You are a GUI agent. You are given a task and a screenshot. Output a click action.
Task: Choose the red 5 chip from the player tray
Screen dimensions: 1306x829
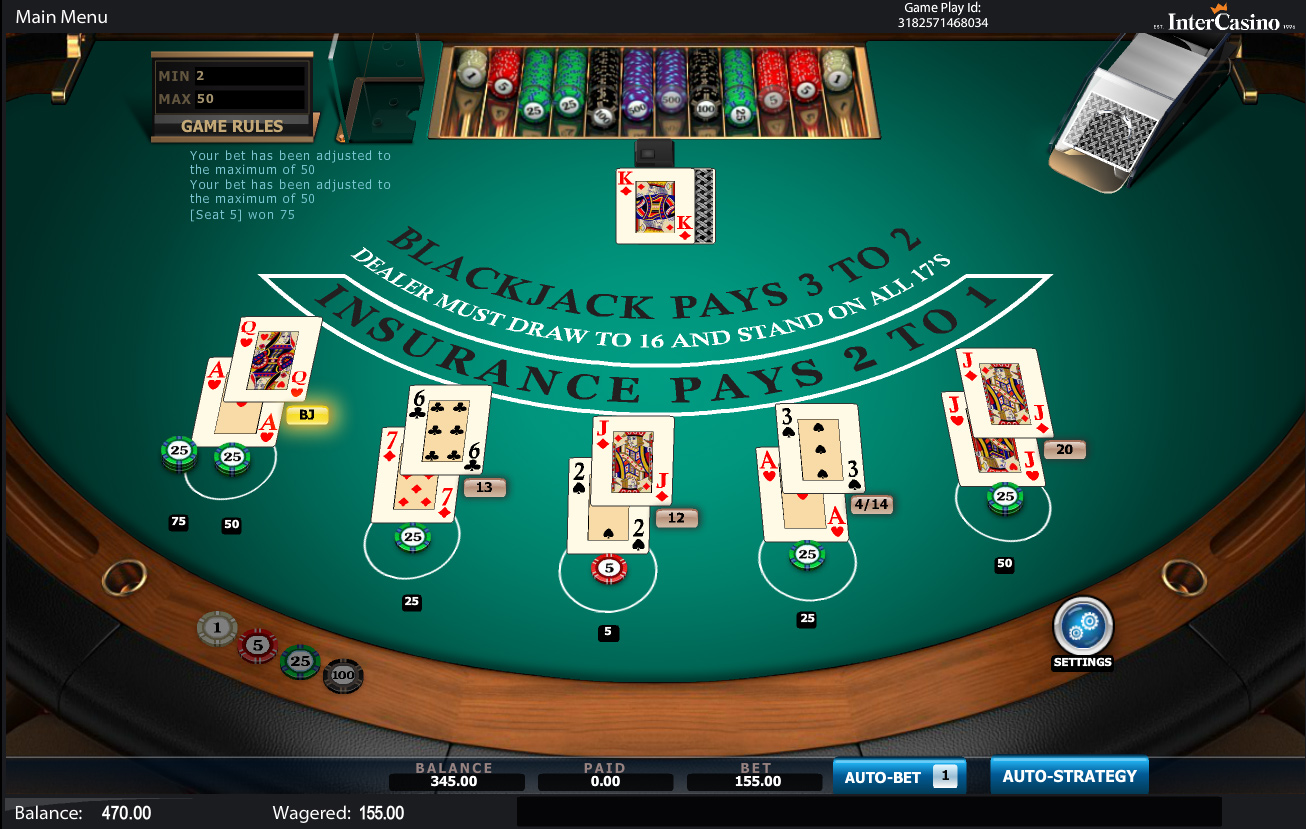click(258, 645)
